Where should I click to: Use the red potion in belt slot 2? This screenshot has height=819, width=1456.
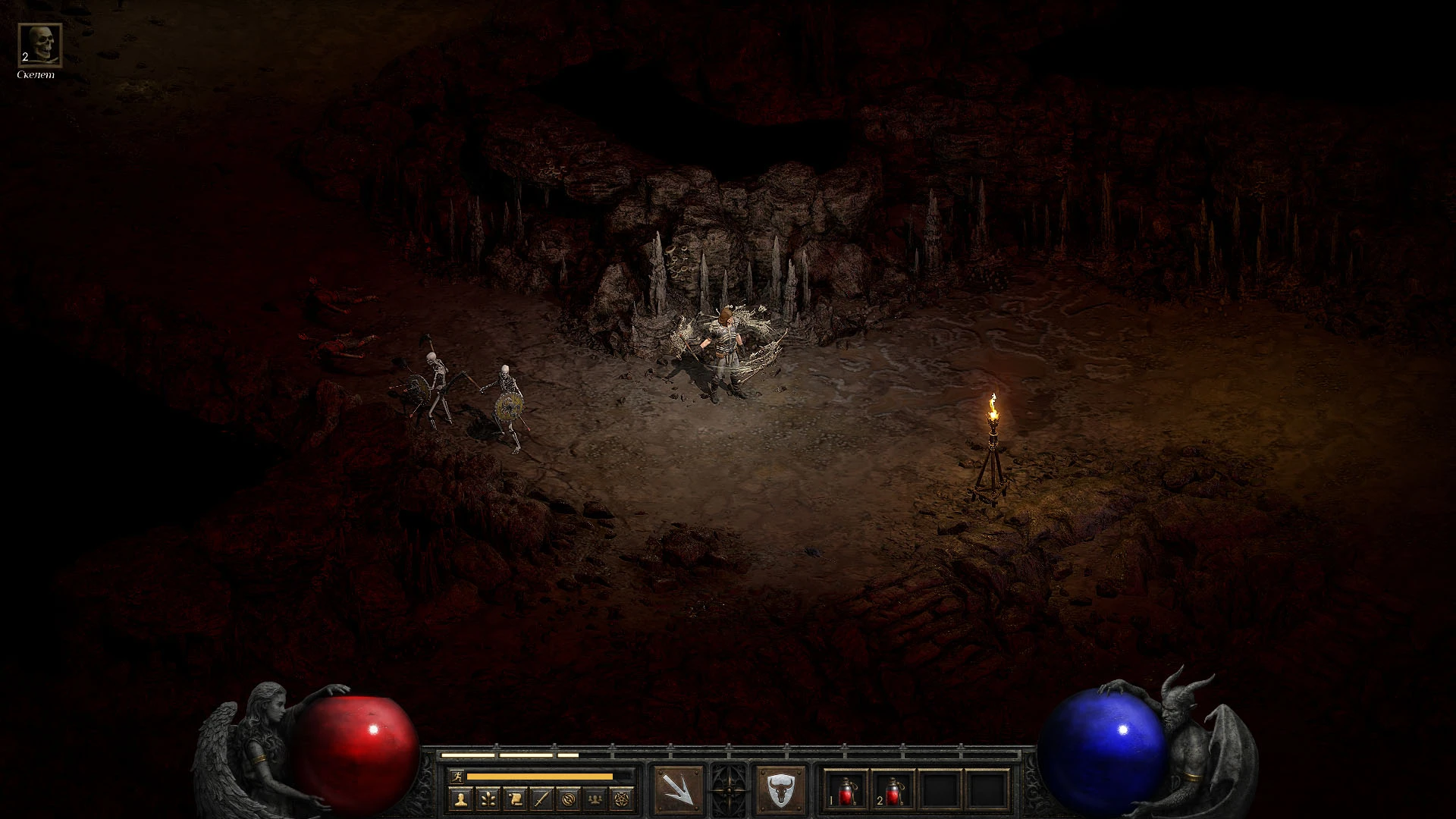[893, 789]
